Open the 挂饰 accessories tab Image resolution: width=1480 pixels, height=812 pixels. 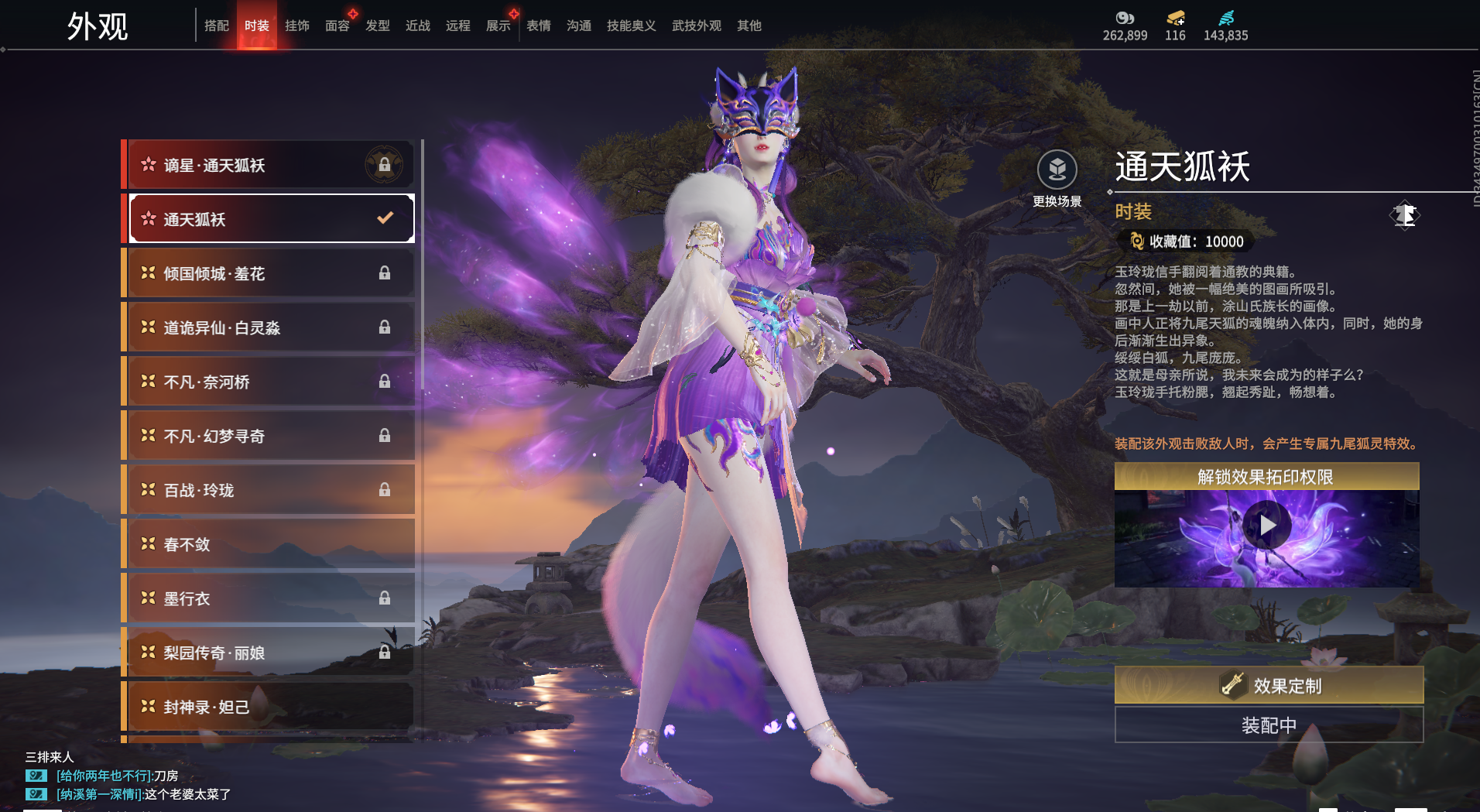pos(296,26)
